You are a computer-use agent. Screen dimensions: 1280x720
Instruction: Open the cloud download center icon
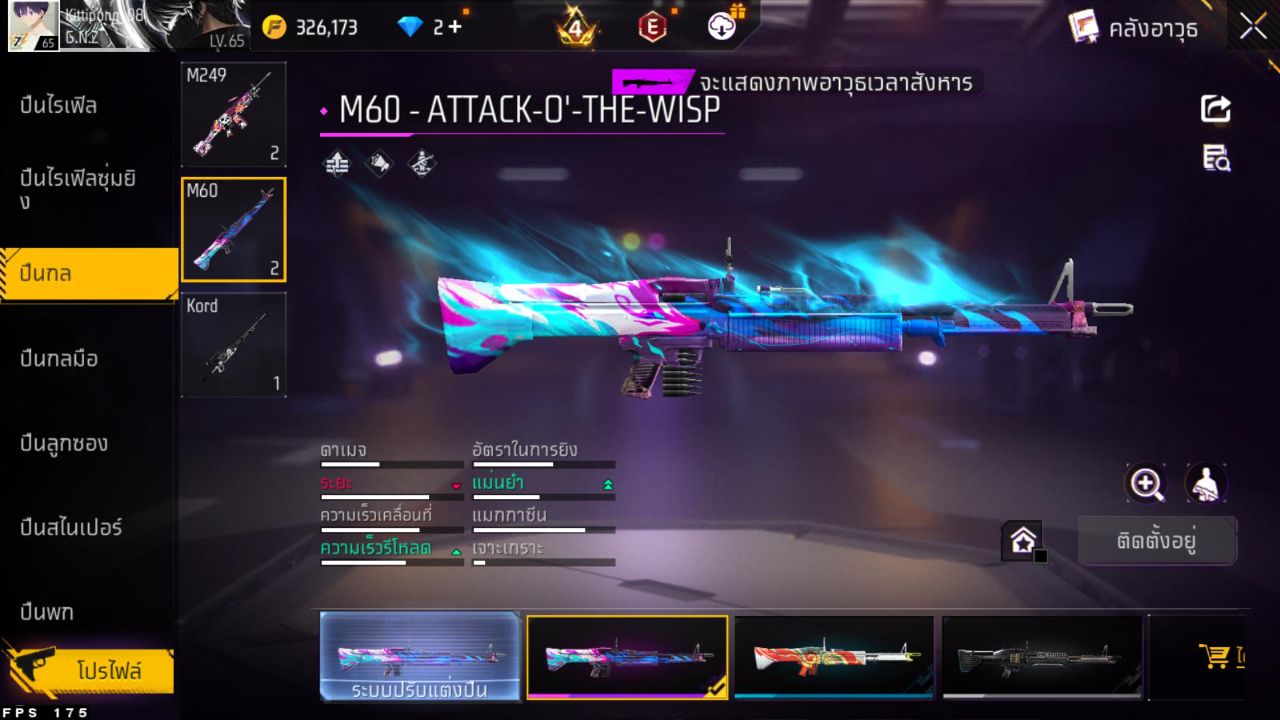[x=722, y=27]
